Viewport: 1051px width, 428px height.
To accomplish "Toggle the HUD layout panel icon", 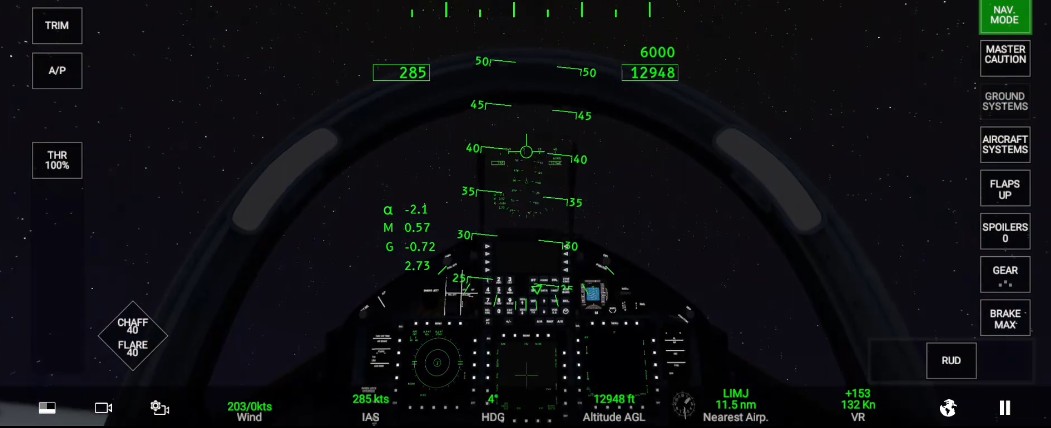I will coord(47,408).
